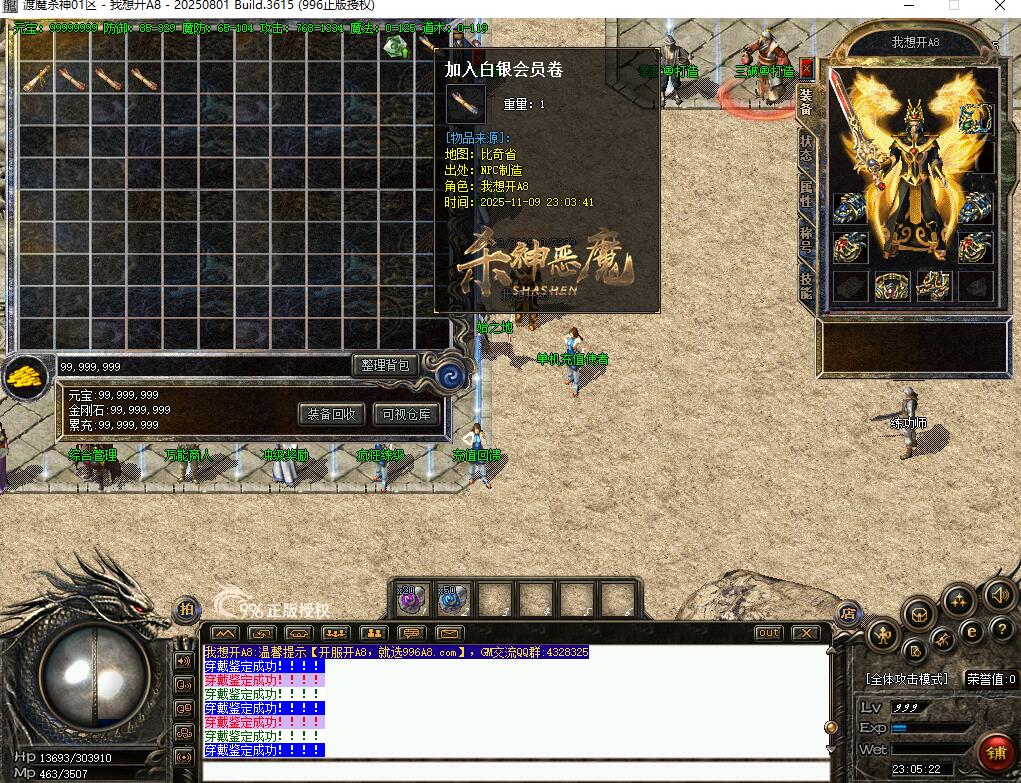Image resolution: width=1021 pixels, height=783 pixels.
Task: Close the chat window
Action: coord(805,633)
